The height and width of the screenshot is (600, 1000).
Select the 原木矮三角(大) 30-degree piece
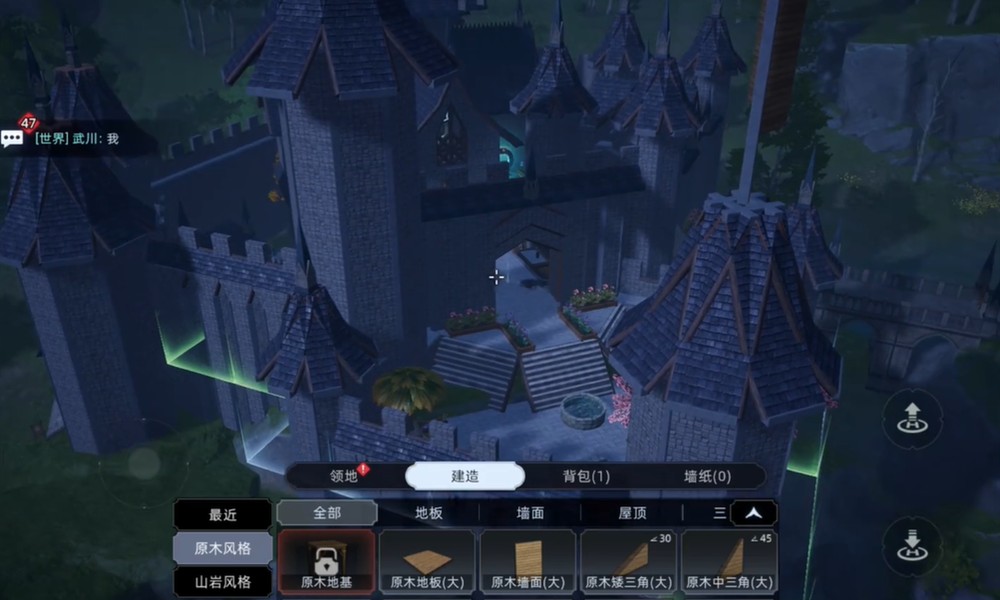(x=629, y=562)
